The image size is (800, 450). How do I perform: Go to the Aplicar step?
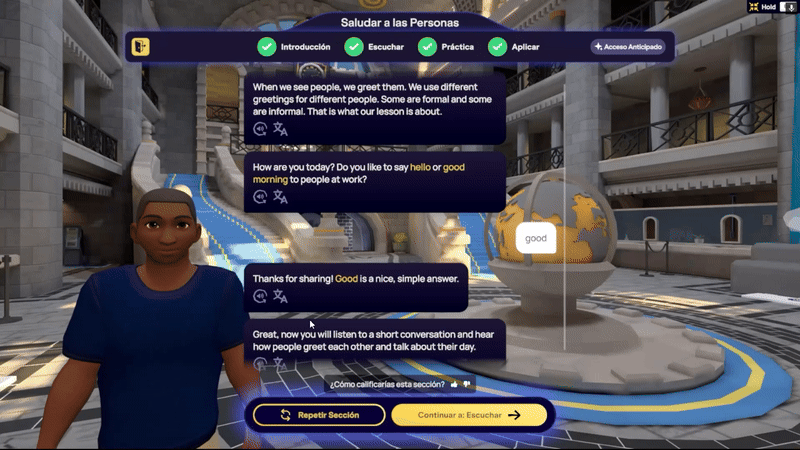514,47
